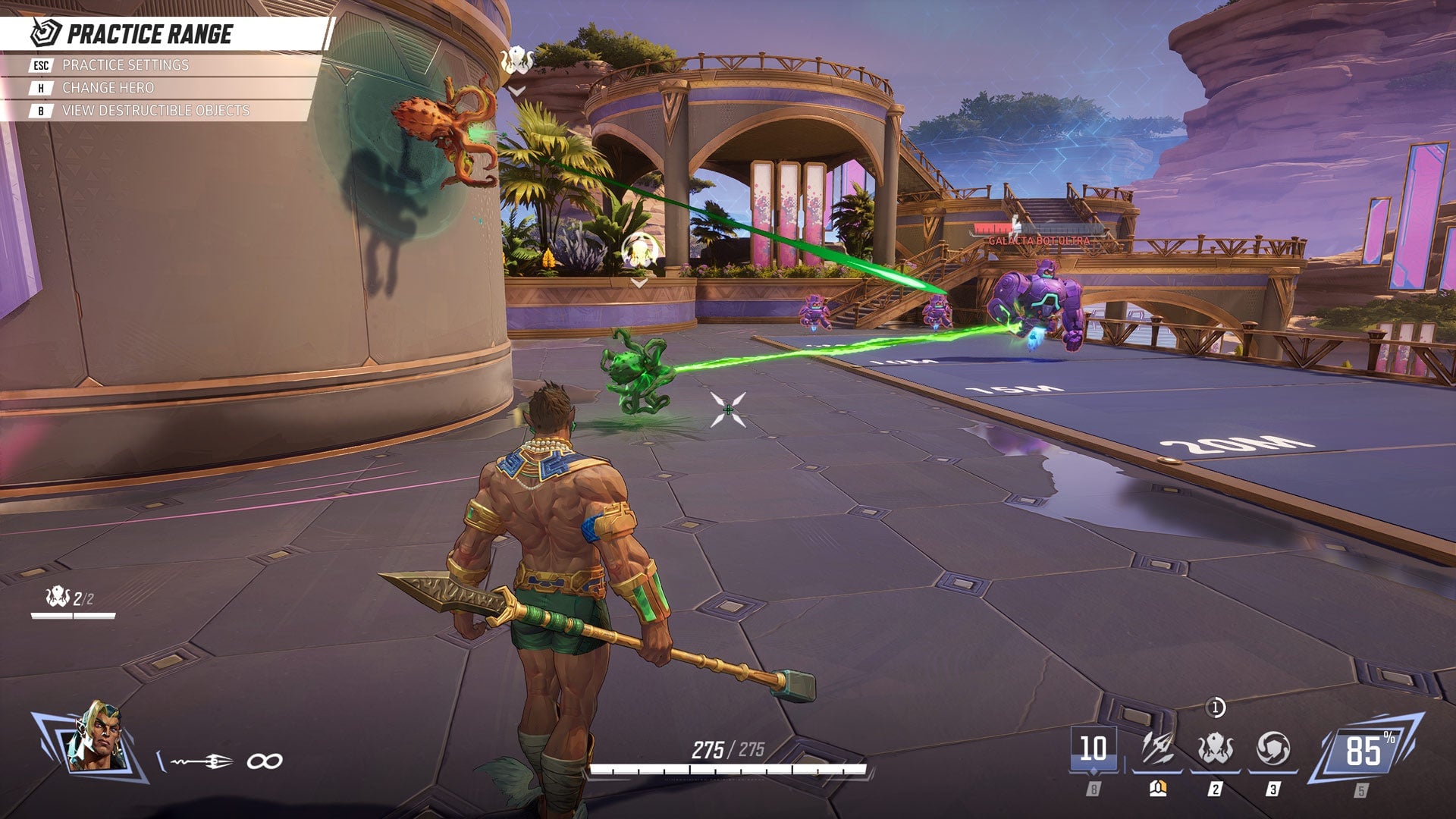Open the downward arrow marker below the floating octopus

[x=517, y=91]
